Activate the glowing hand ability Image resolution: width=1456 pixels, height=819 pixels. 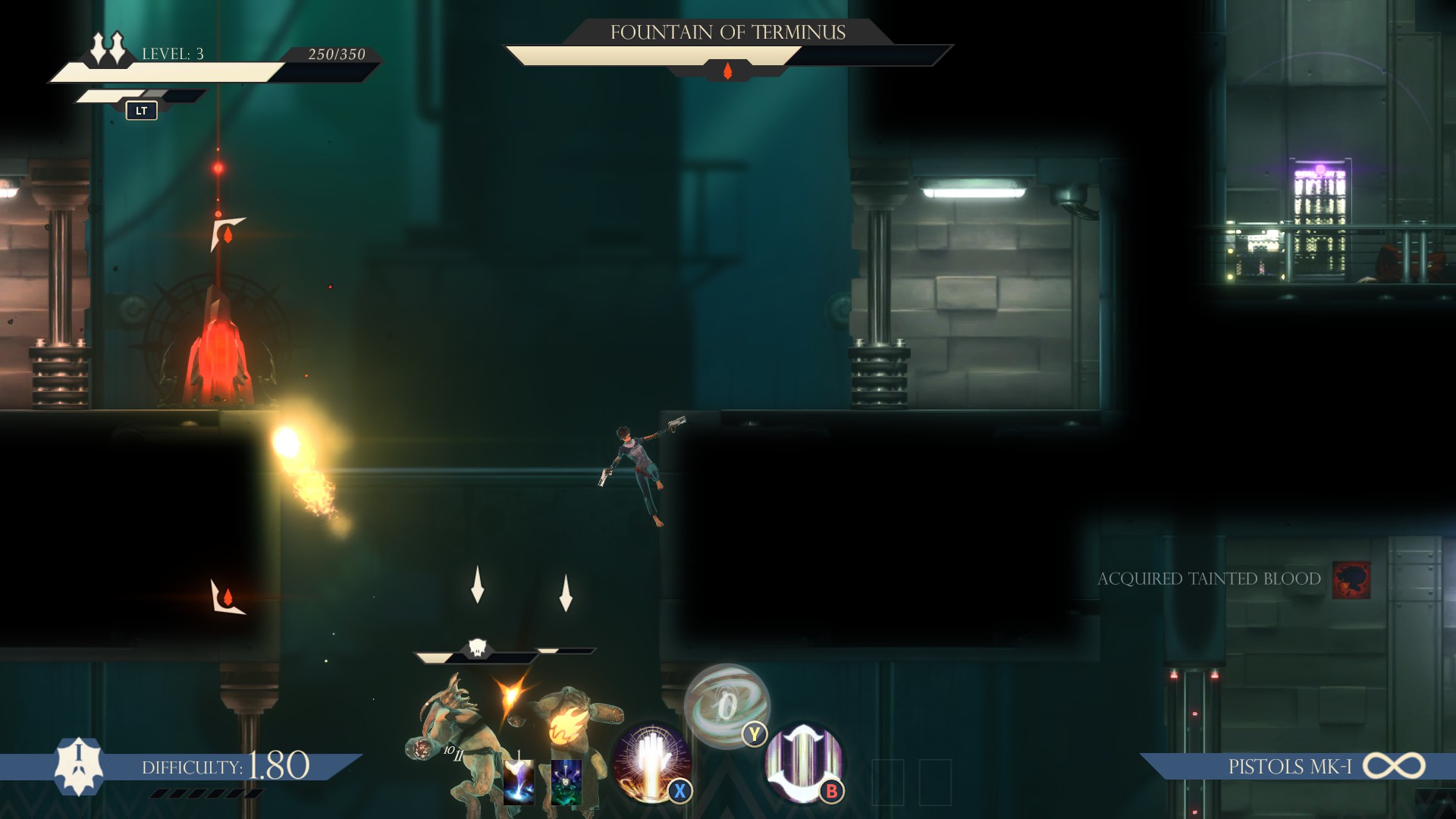(x=651, y=761)
